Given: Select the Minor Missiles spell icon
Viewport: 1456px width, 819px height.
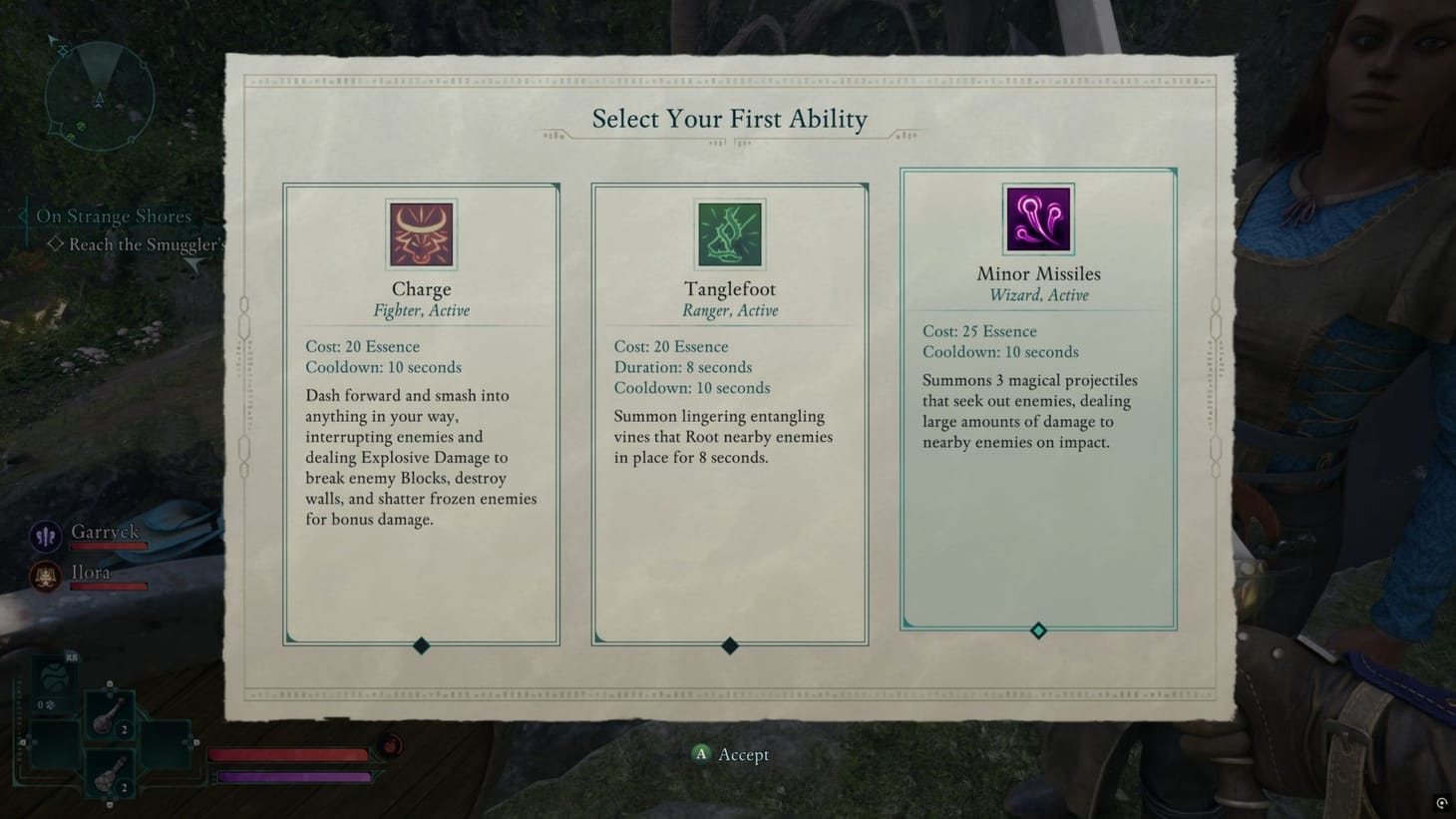Looking at the screenshot, I should tap(1038, 218).
